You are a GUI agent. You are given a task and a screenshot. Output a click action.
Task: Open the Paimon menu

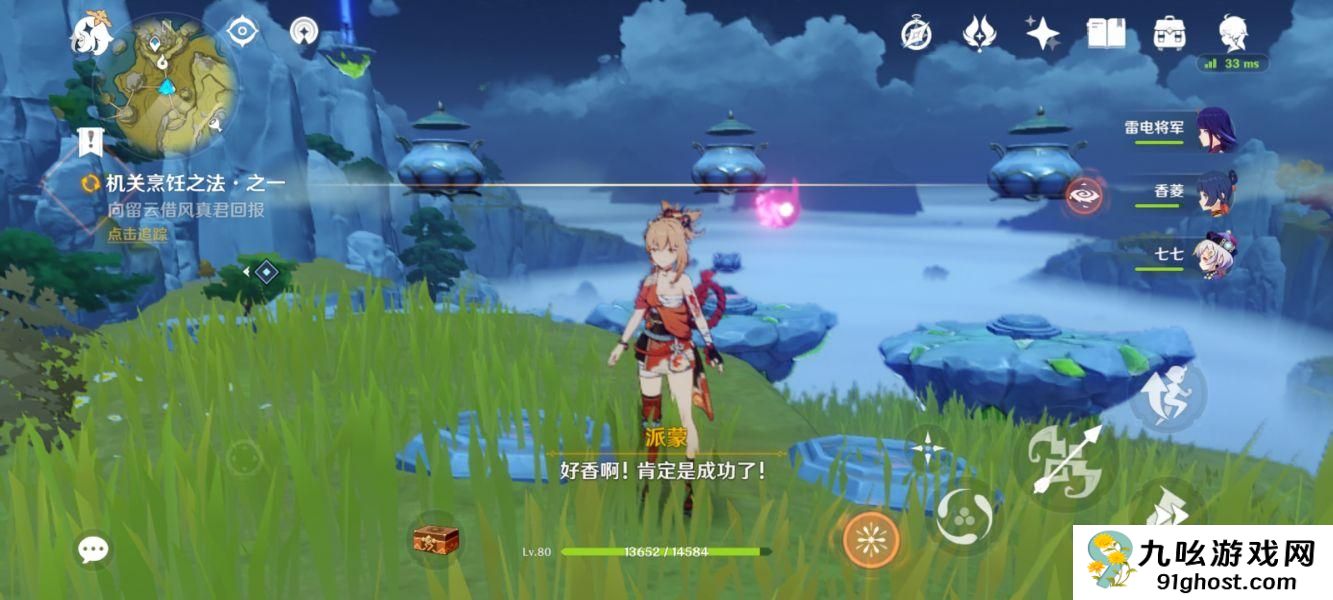tap(89, 35)
